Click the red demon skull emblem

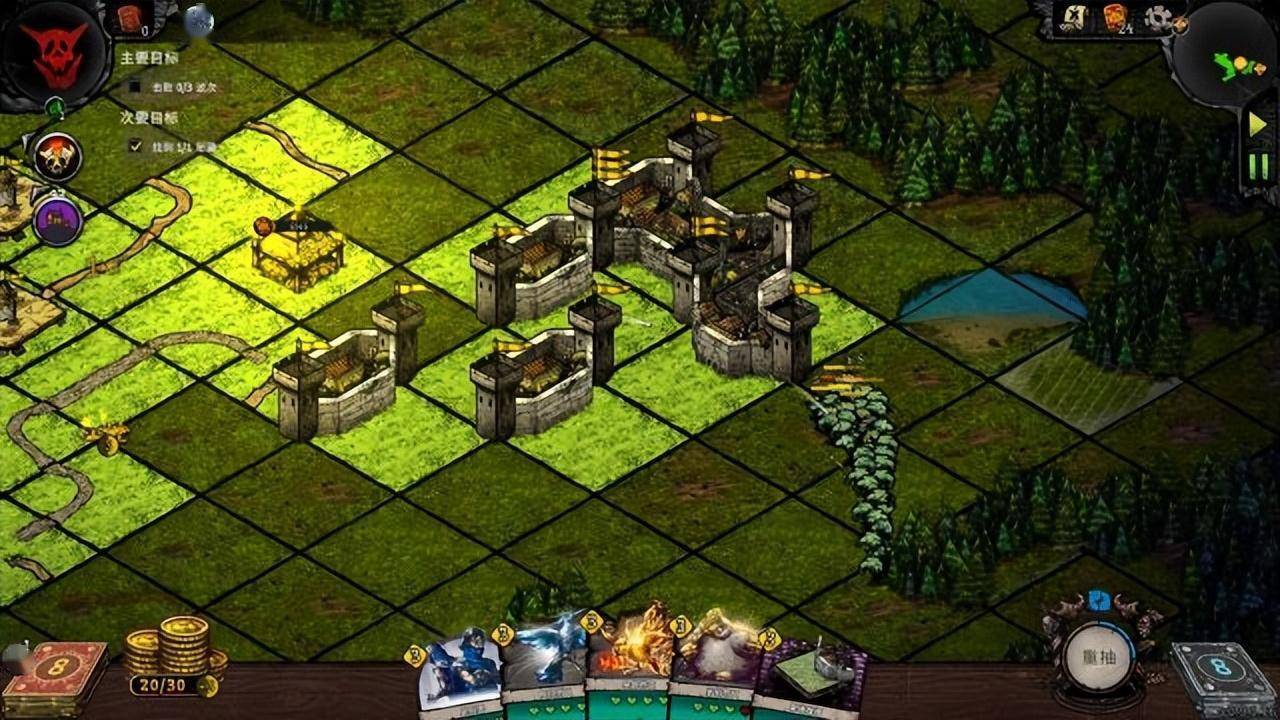pos(53,54)
